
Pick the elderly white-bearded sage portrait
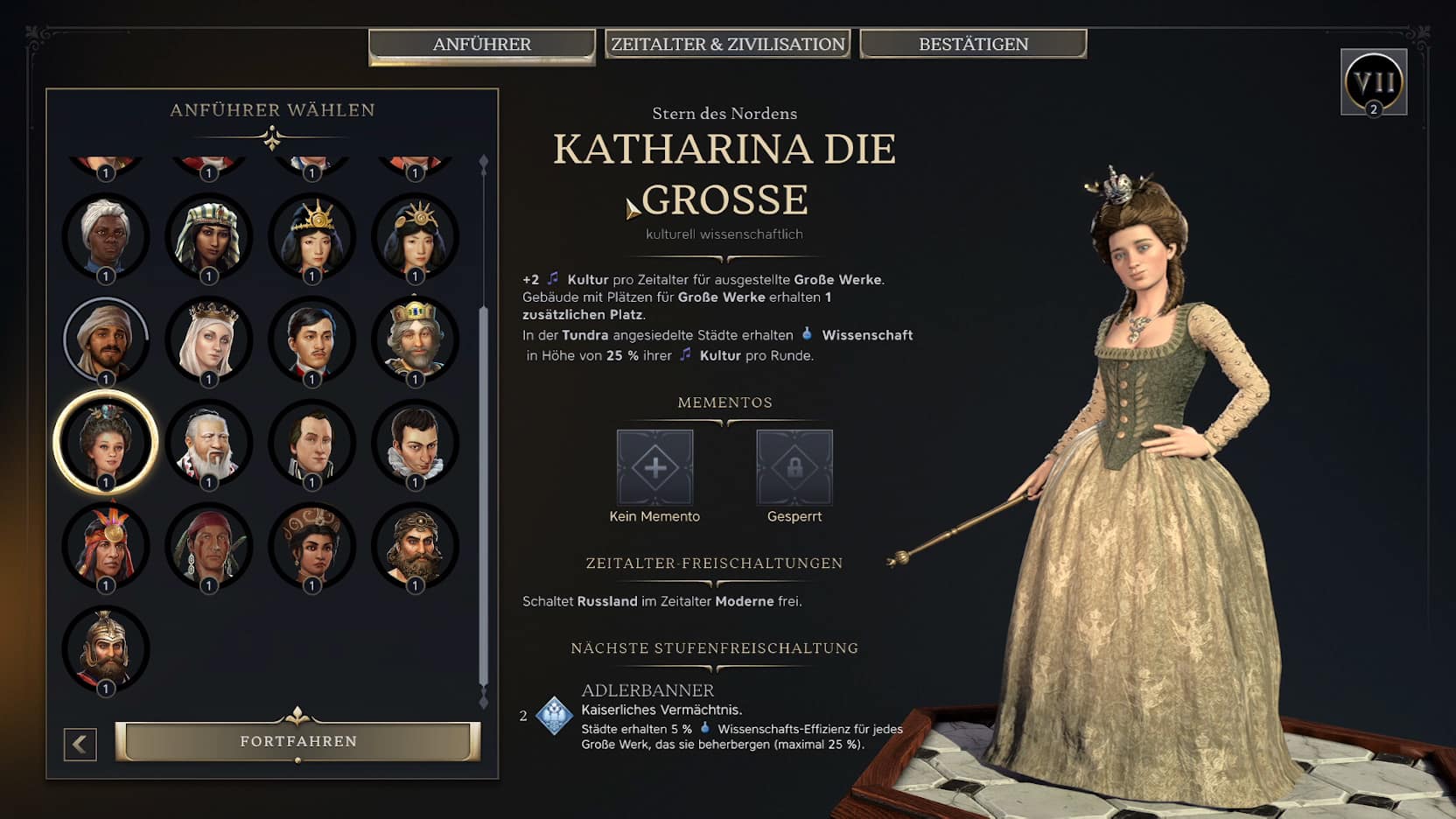point(208,441)
